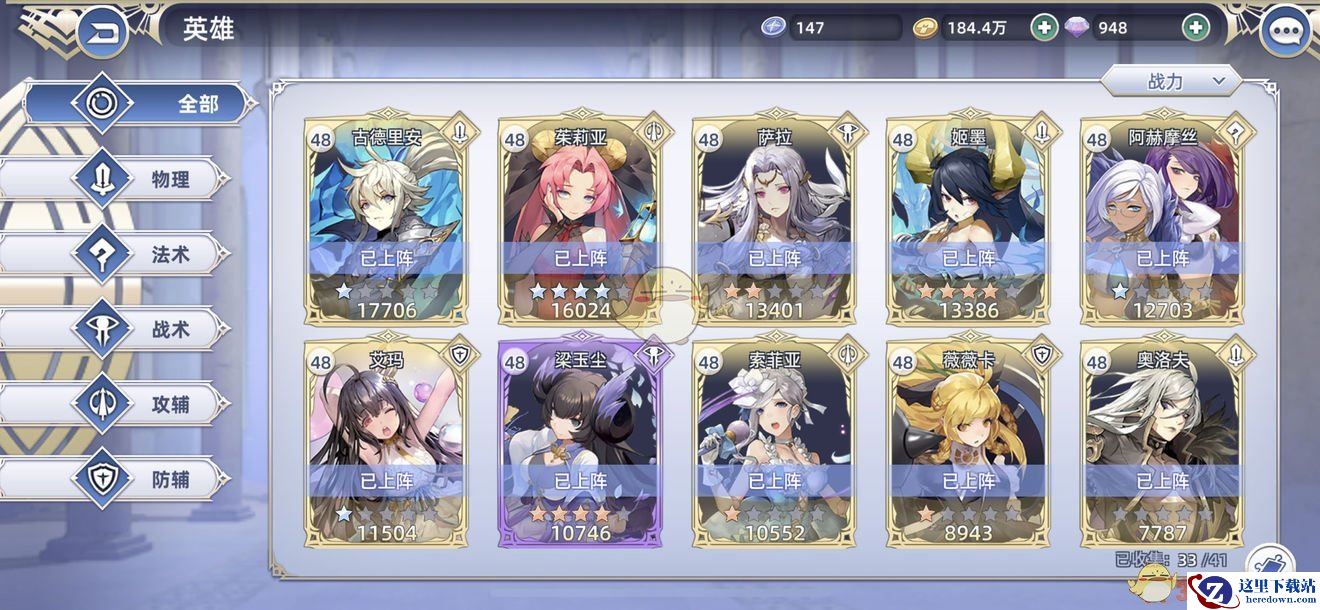Viewport: 1320px width, 610px height.
Task: Open the 艾玛 hero card
Action: tap(386, 443)
